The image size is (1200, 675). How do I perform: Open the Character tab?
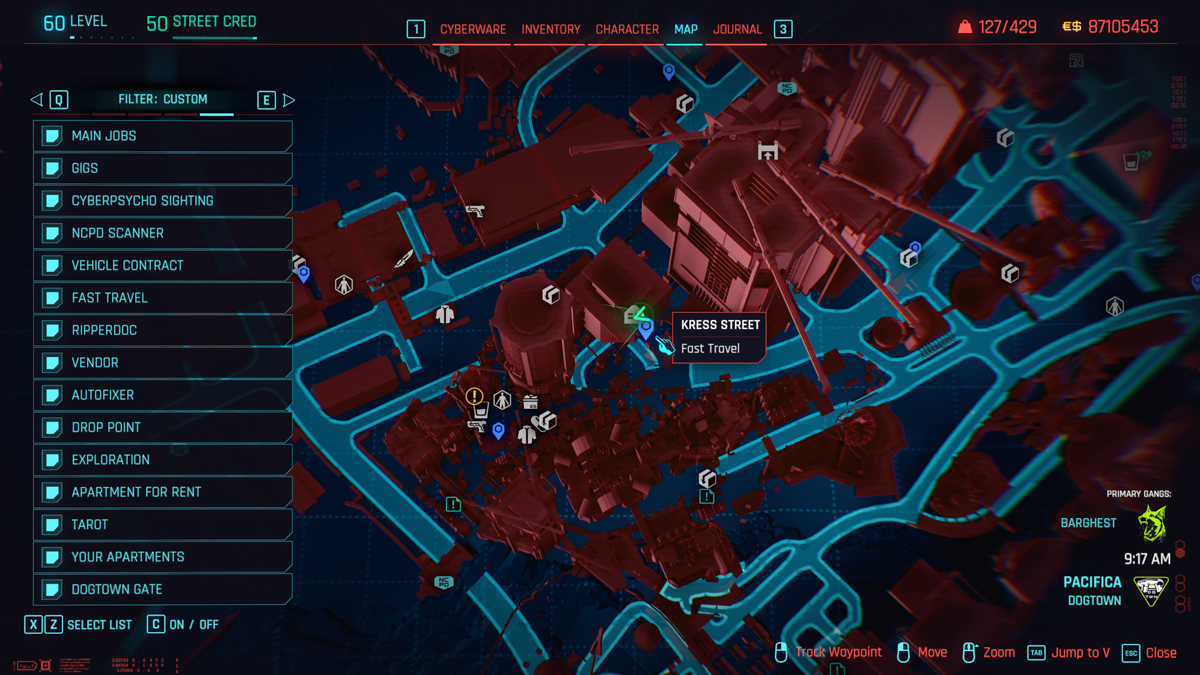627,30
